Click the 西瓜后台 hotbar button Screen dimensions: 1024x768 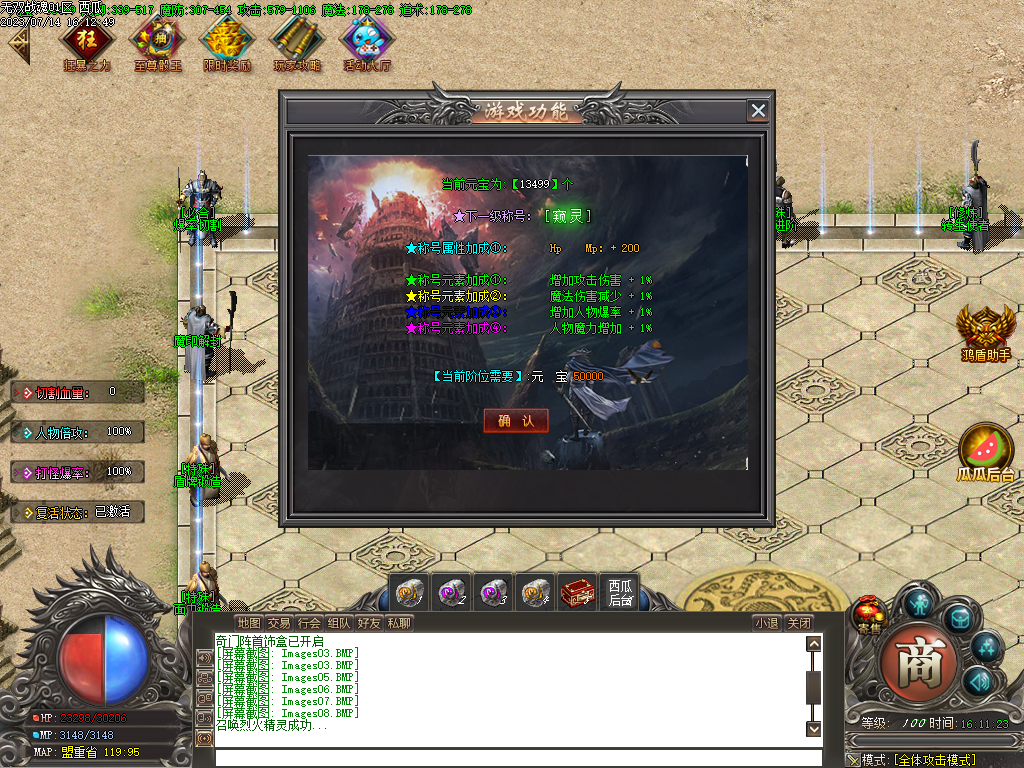[x=620, y=593]
